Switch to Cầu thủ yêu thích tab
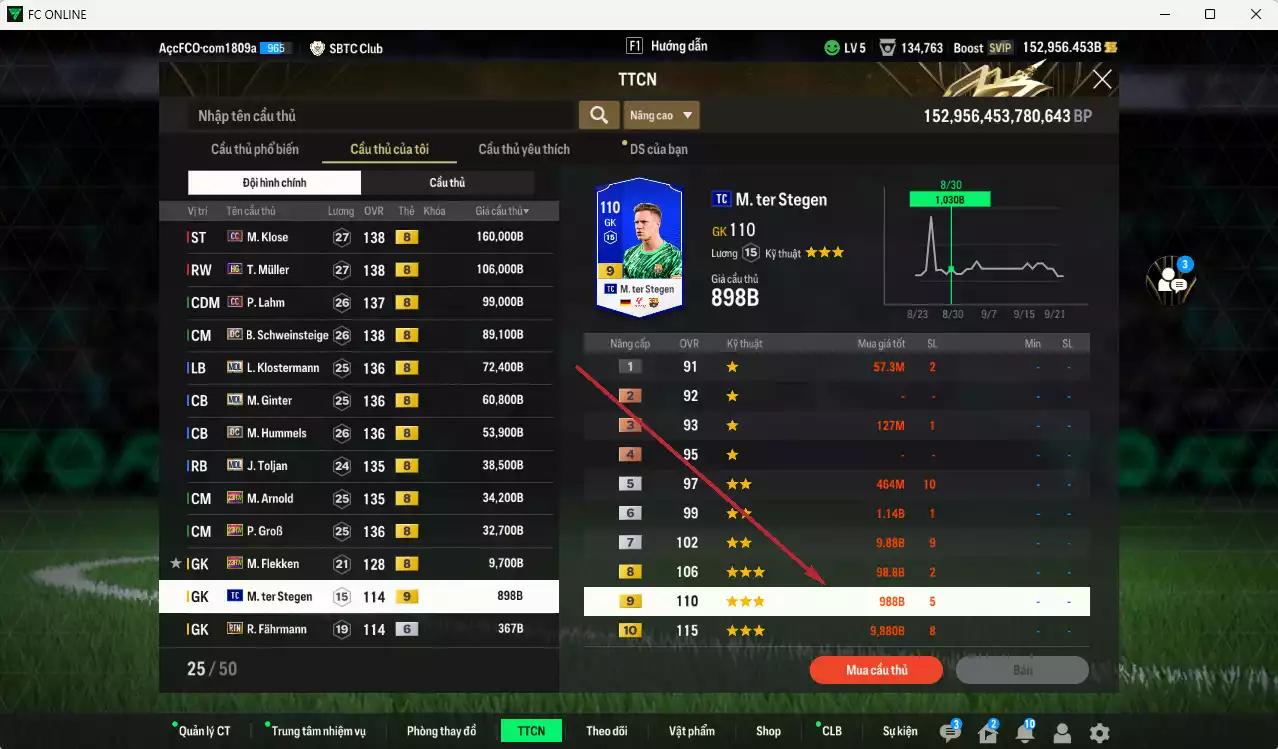This screenshot has width=1278, height=749. (x=524, y=150)
